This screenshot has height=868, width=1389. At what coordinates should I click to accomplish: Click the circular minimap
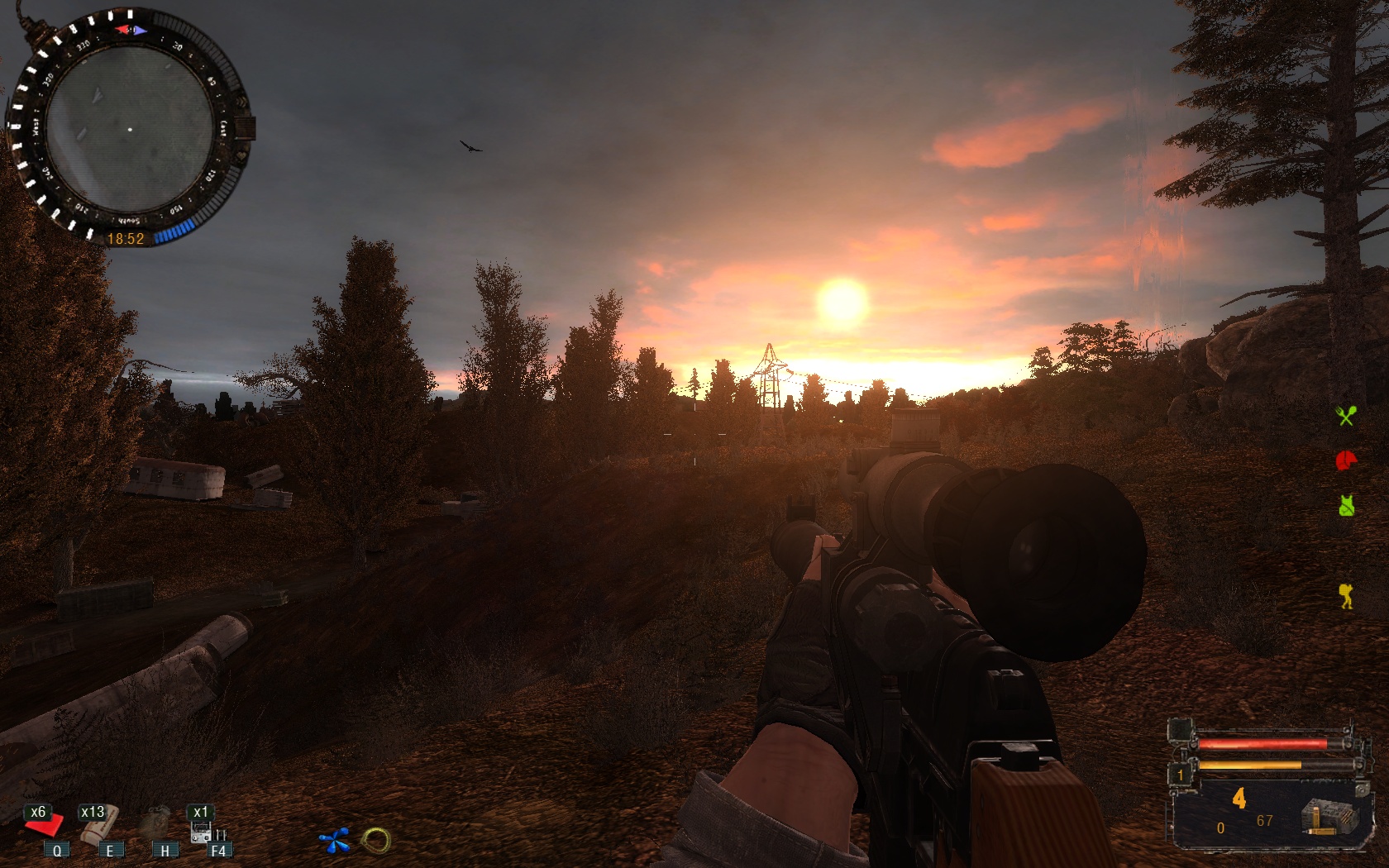129,130
